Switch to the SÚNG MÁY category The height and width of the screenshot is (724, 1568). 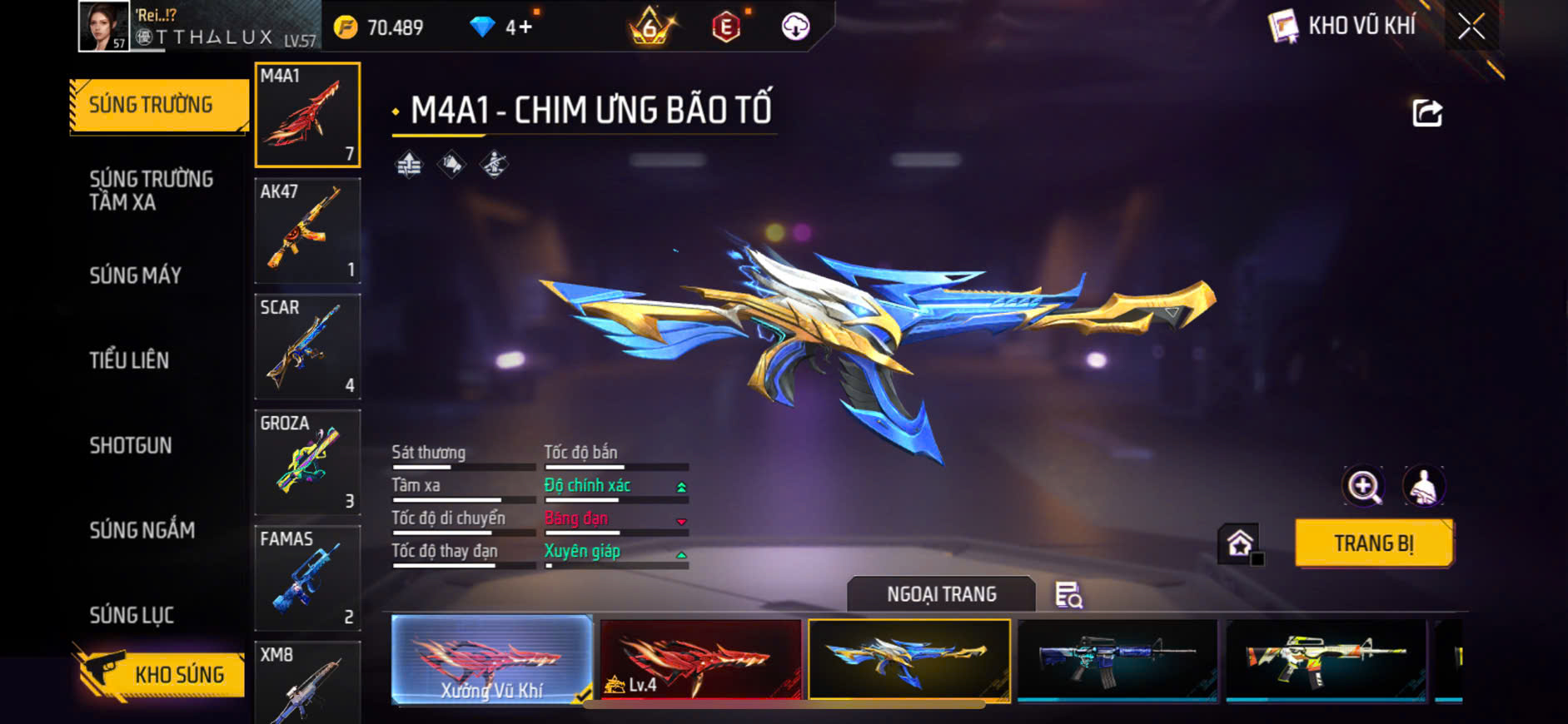point(135,275)
